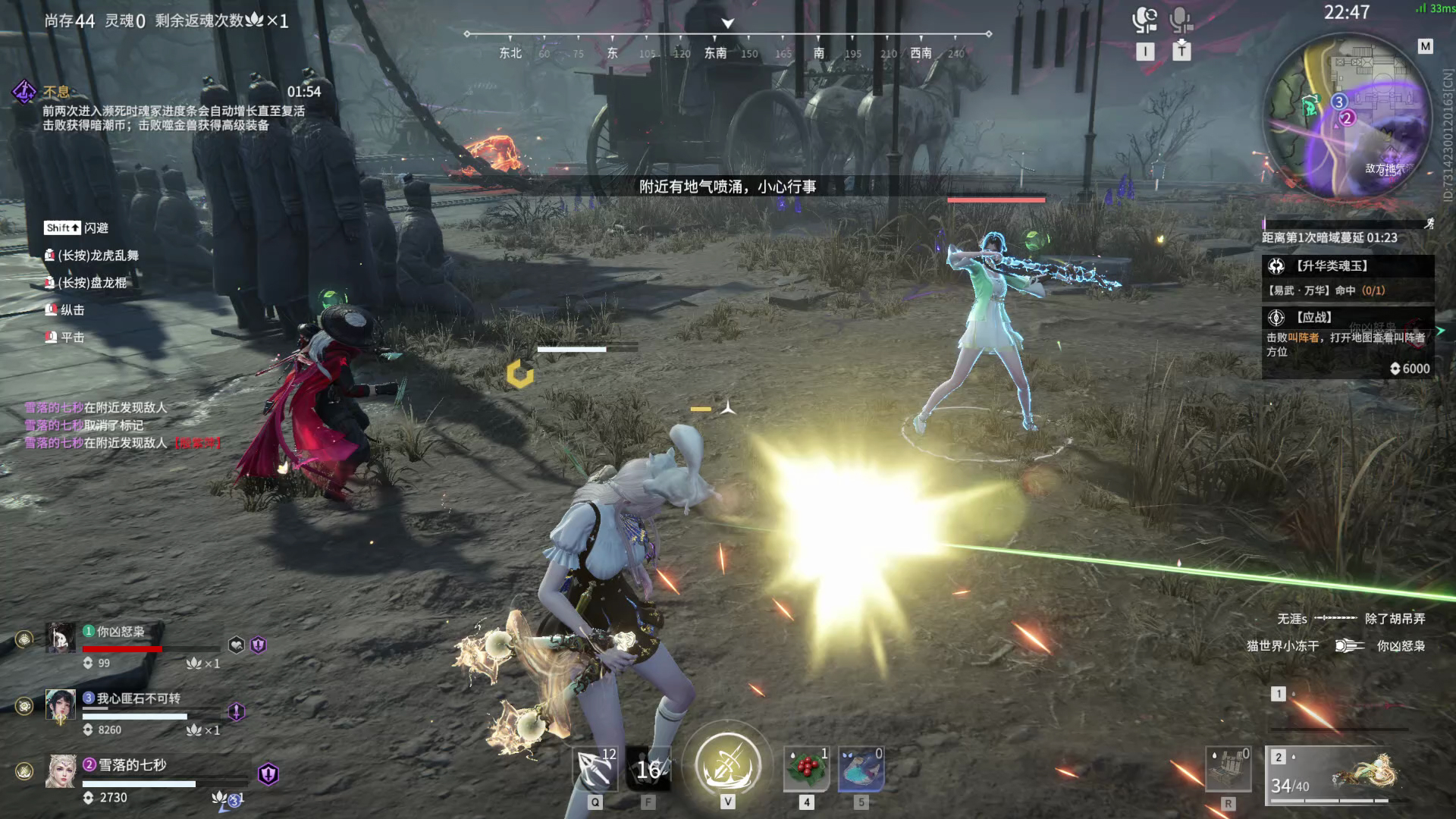Select teammate 我心匪石不可转 portrait
Viewport: 1456px width, 819px height.
coord(61,704)
